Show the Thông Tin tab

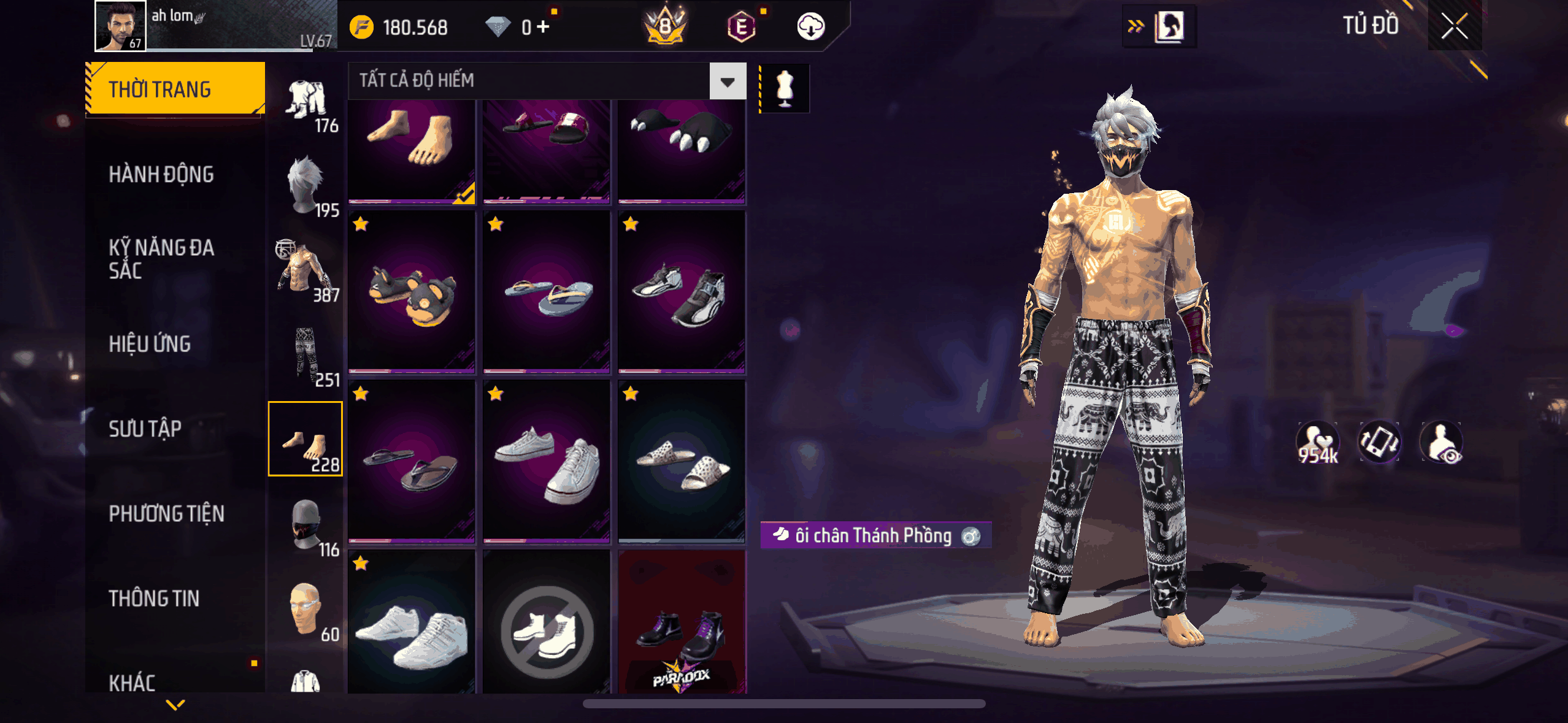pyautogui.click(x=154, y=598)
